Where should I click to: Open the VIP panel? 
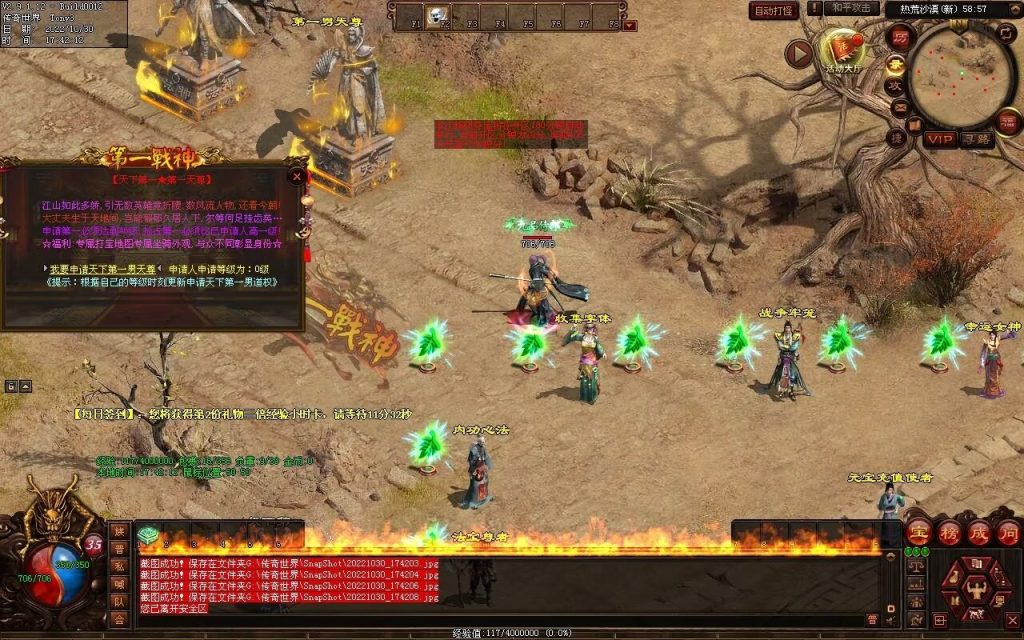(x=939, y=139)
